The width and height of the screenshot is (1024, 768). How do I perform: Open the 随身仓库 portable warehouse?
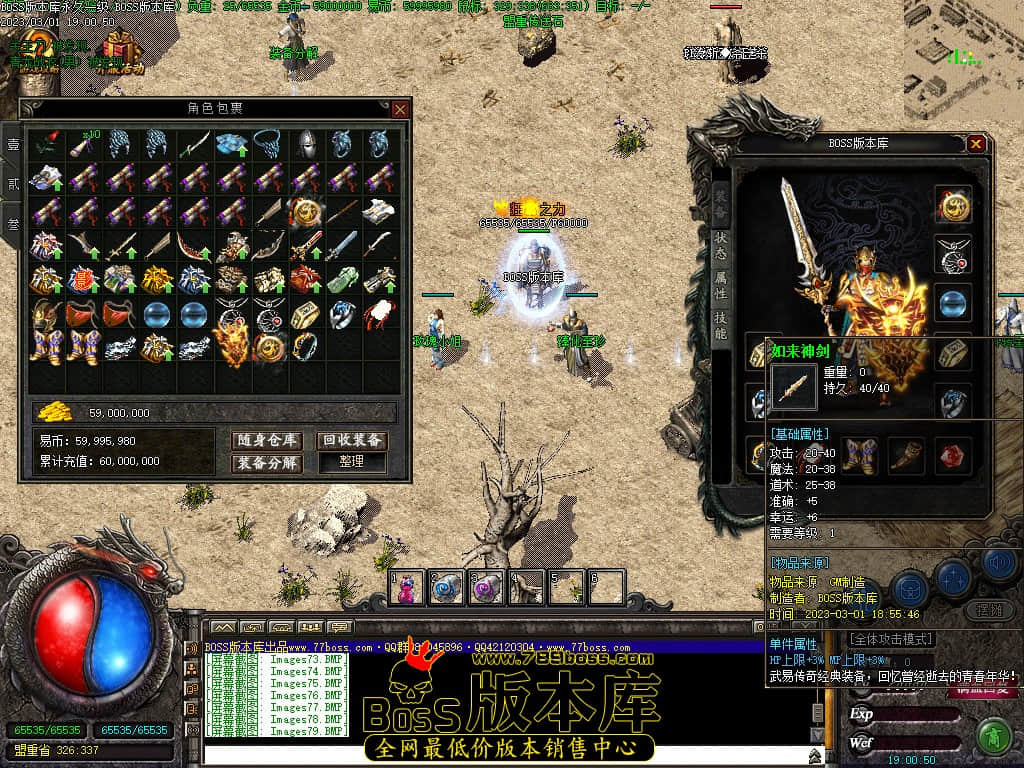click(x=267, y=441)
